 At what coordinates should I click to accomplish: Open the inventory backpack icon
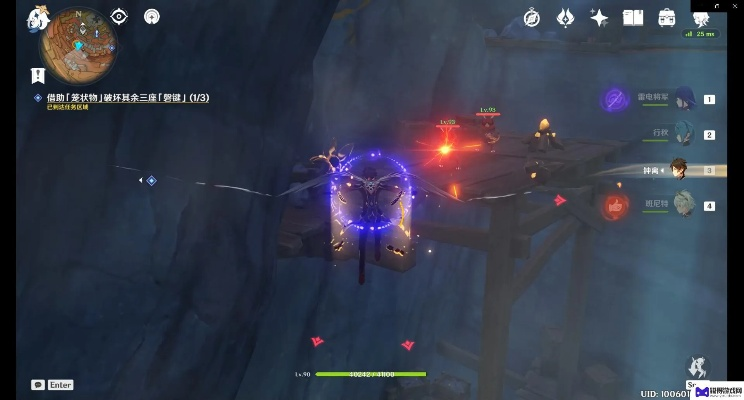[666, 17]
